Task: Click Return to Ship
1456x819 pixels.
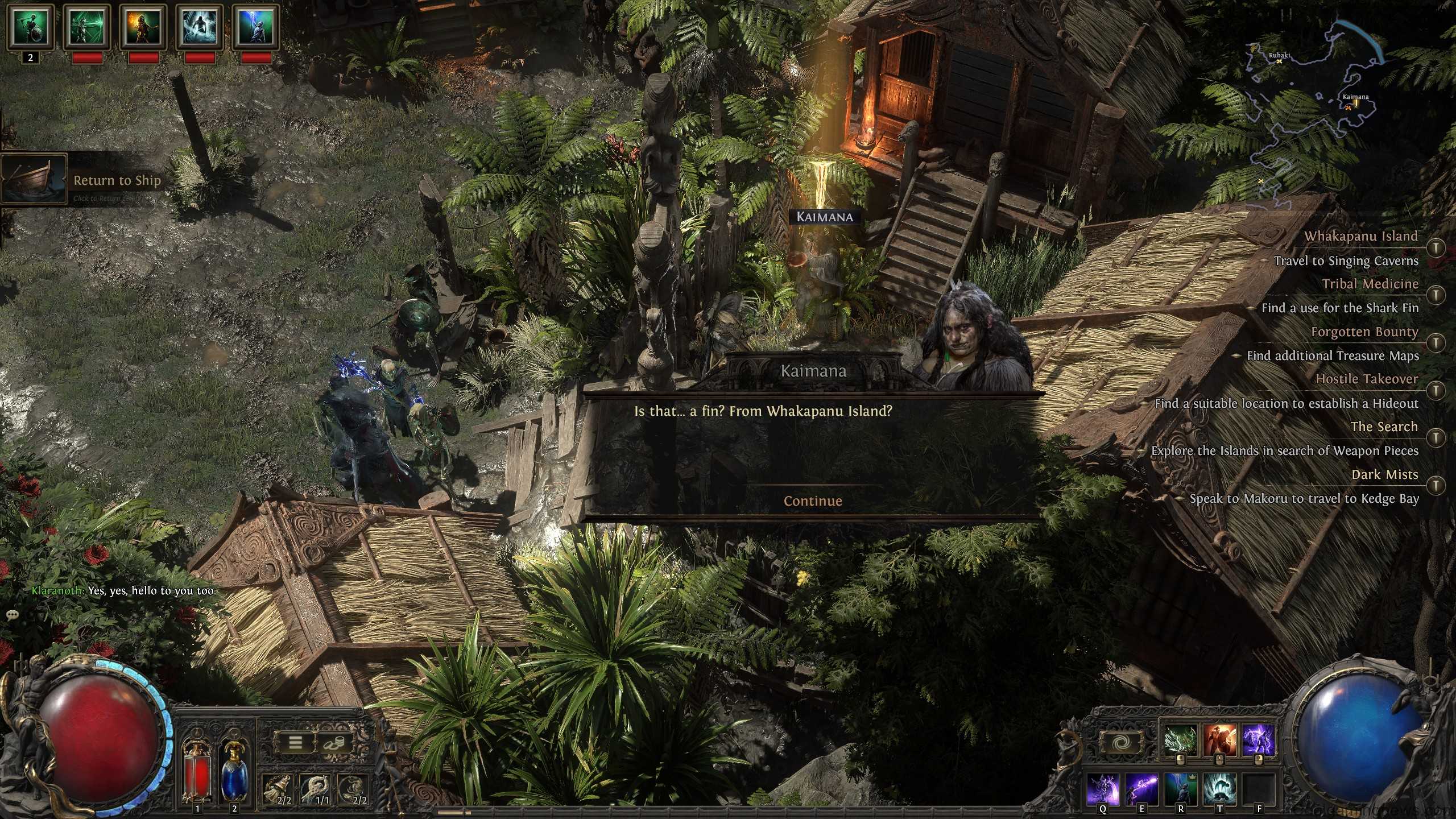Action: click(x=117, y=180)
